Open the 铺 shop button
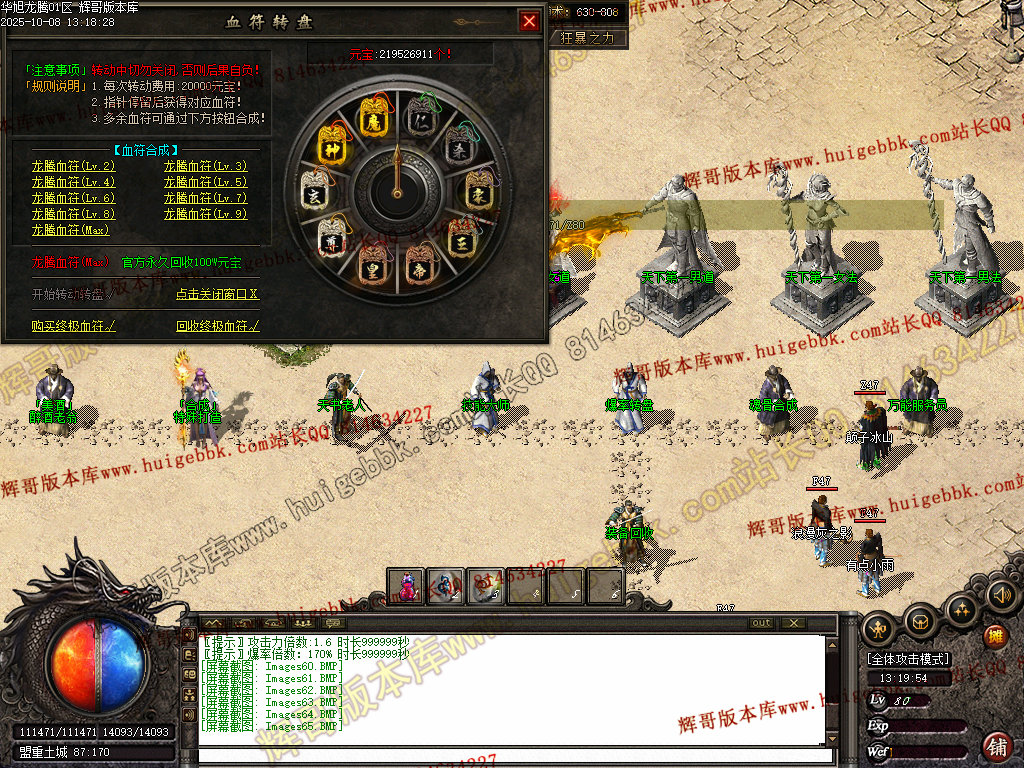 pos(997,745)
